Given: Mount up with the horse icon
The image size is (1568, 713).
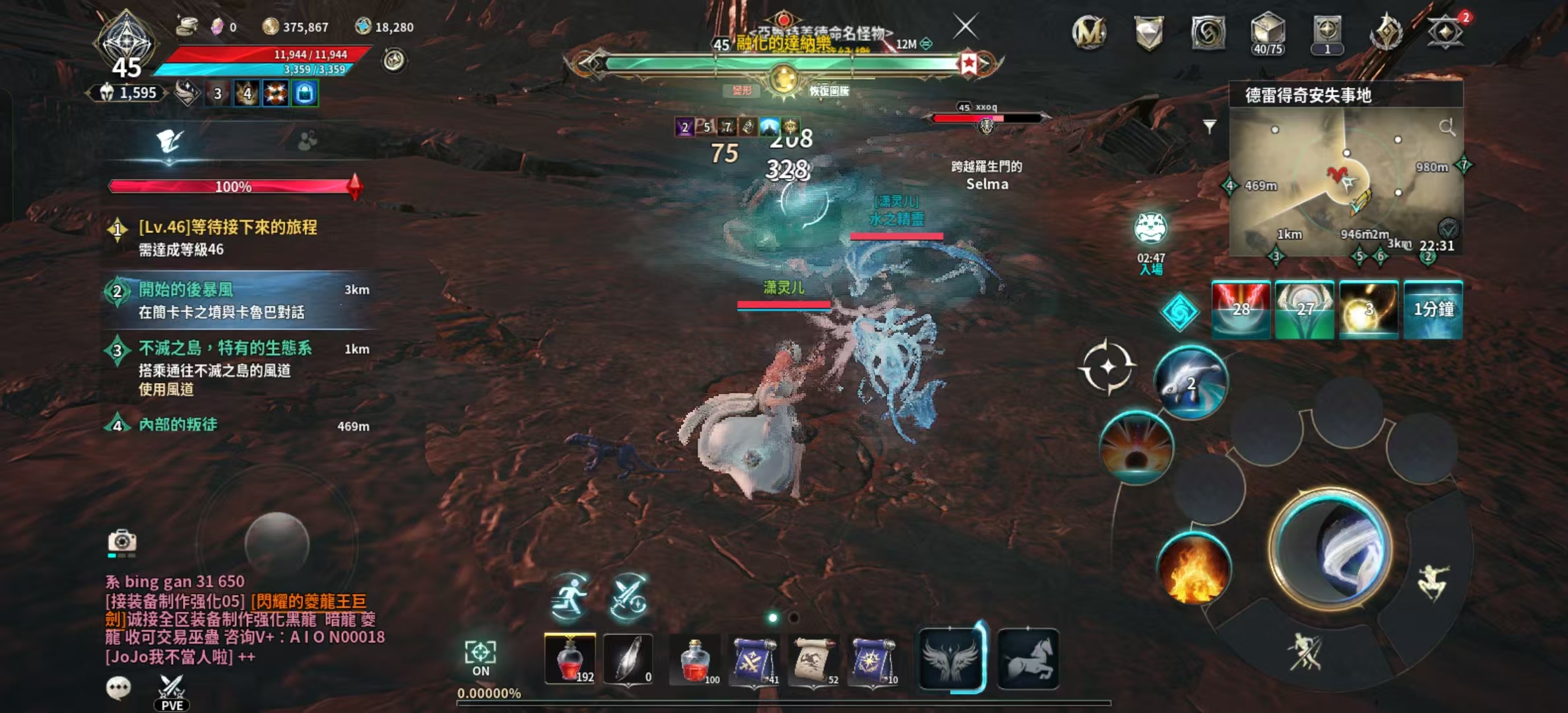Looking at the screenshot, I should (1028, 659).
